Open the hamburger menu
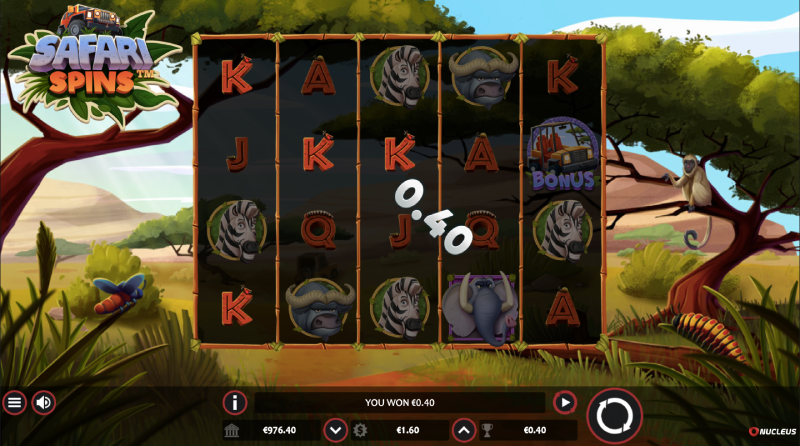 click(14, 403)
